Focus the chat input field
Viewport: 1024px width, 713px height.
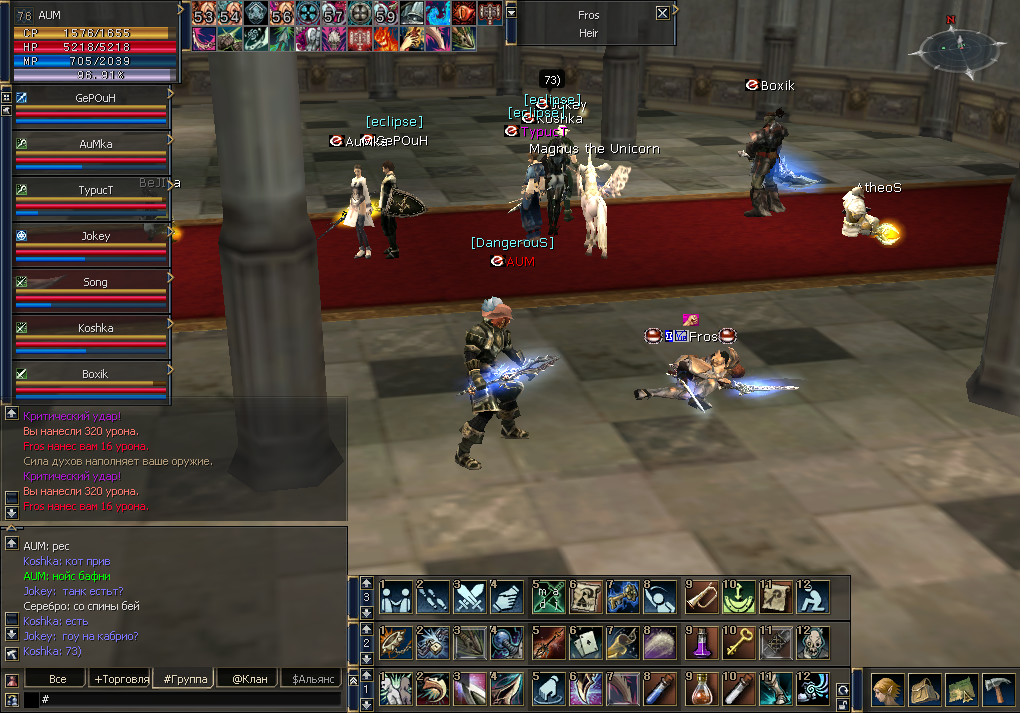(190, 700)
